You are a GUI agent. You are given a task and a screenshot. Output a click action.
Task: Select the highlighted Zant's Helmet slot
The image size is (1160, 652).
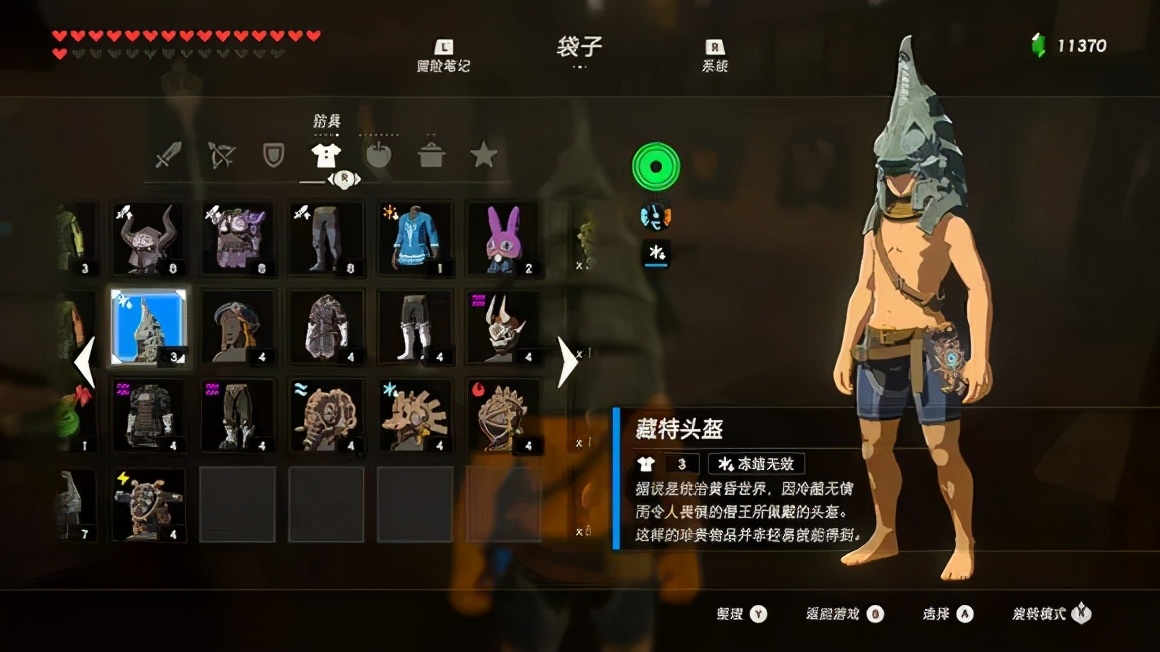pyautogui.click(x=148, y=327)
